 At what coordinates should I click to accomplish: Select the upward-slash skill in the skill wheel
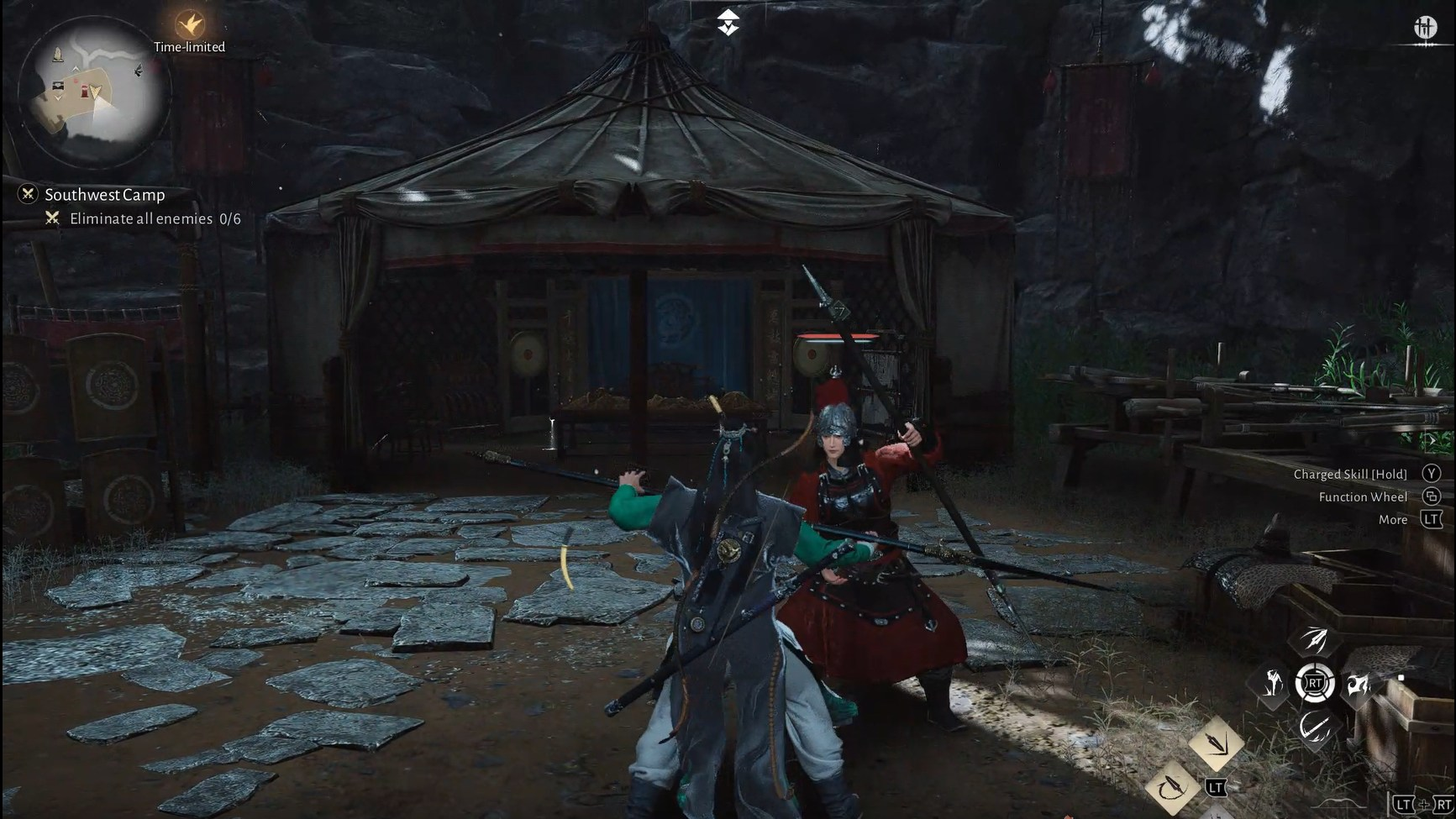click(x=1315, y=639)
